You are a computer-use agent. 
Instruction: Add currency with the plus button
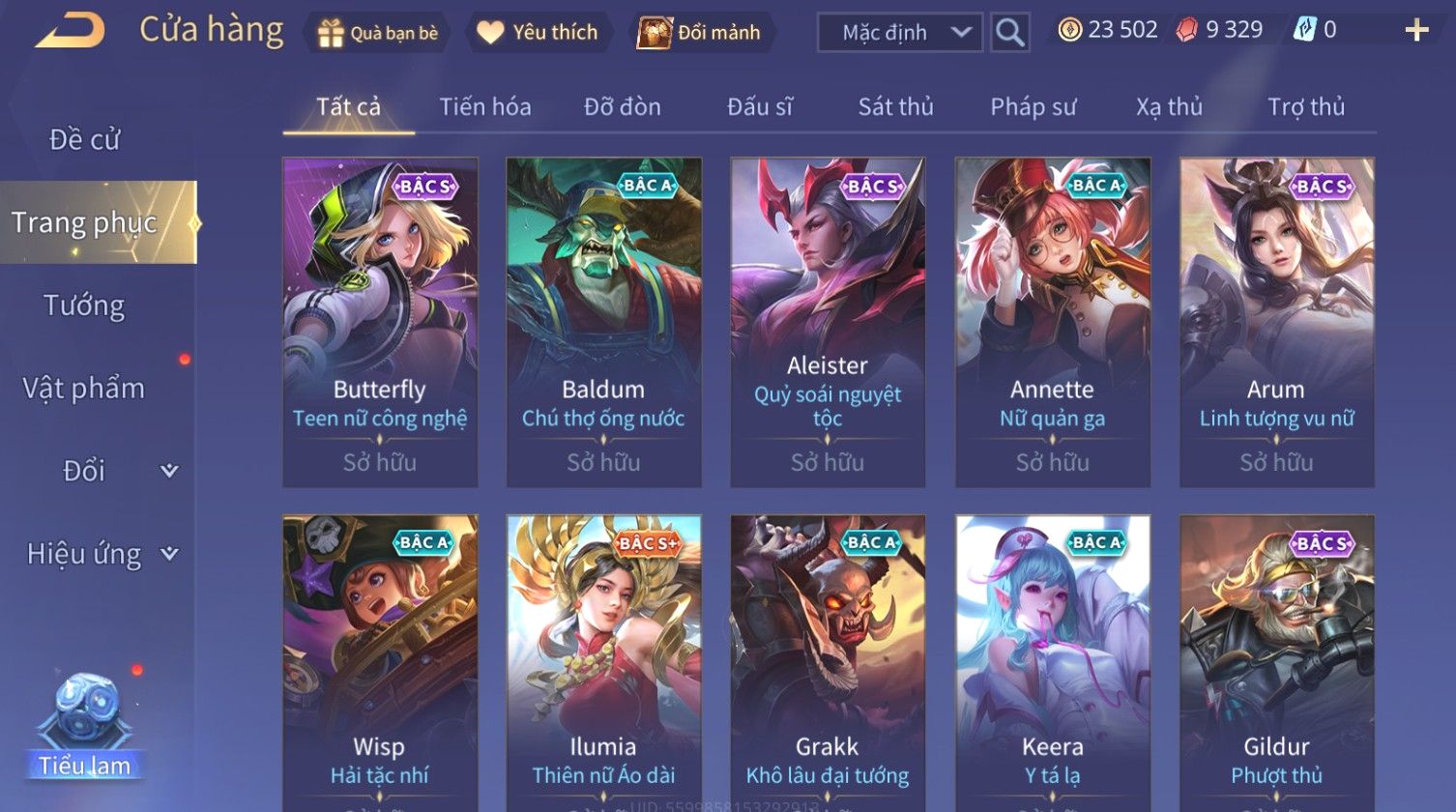tap(1416, 31)
